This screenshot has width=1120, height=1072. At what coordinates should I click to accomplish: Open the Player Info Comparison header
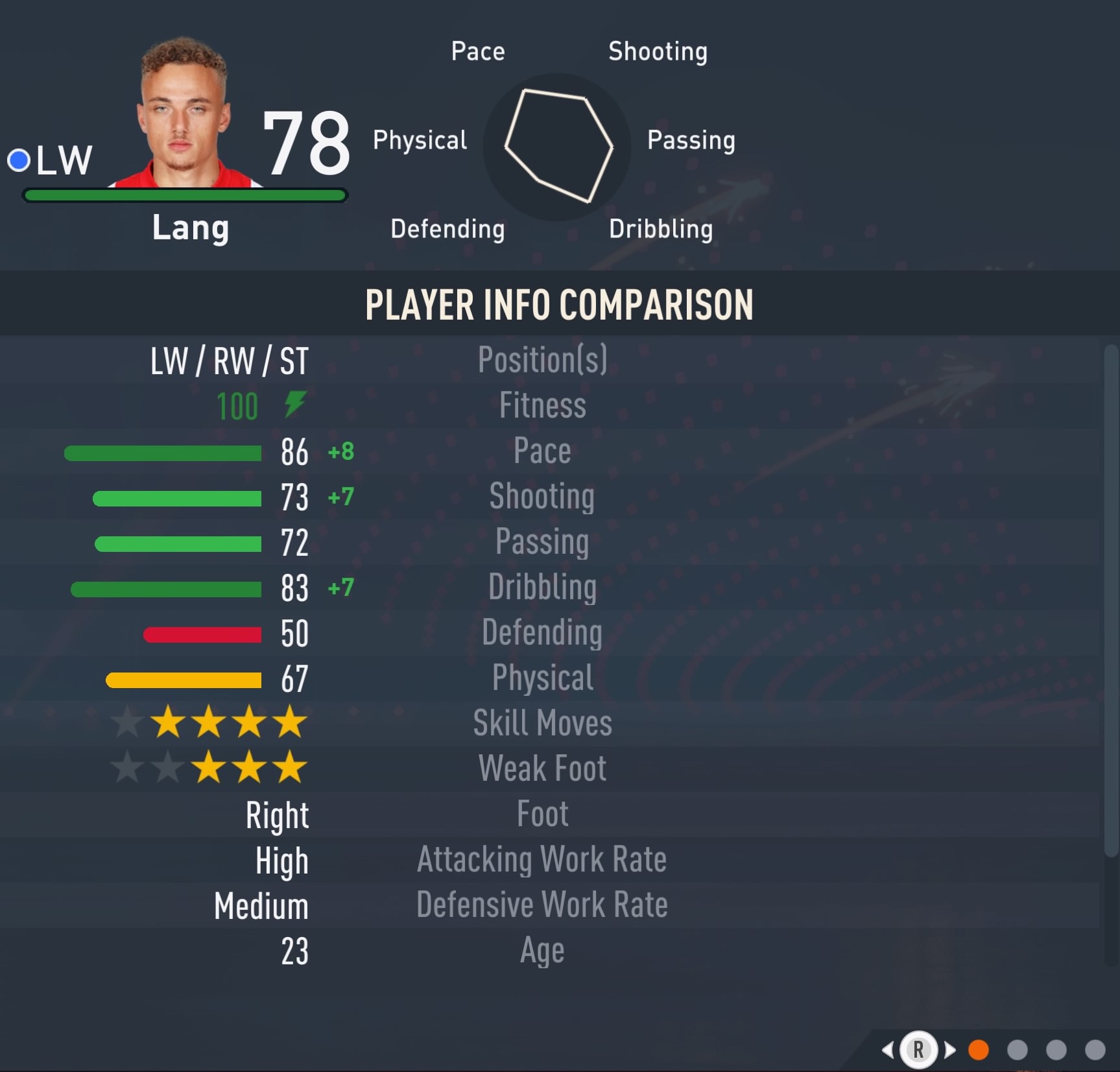pos(559,304)
